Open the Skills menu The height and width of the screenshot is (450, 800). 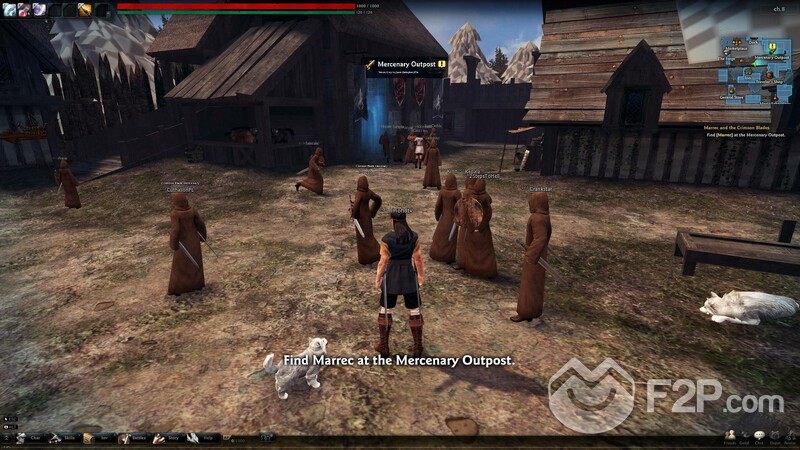(64, 438)
